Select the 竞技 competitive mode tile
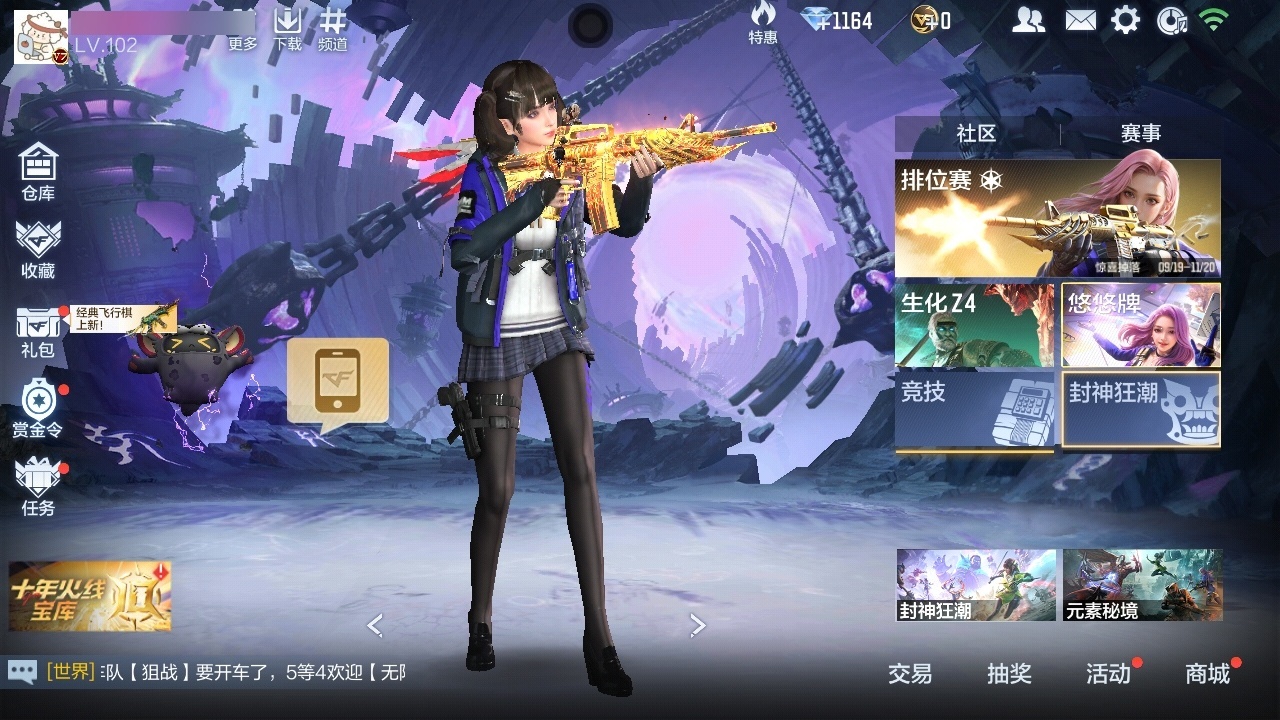The image size is (1280, 720). click(x=974, y=410)
